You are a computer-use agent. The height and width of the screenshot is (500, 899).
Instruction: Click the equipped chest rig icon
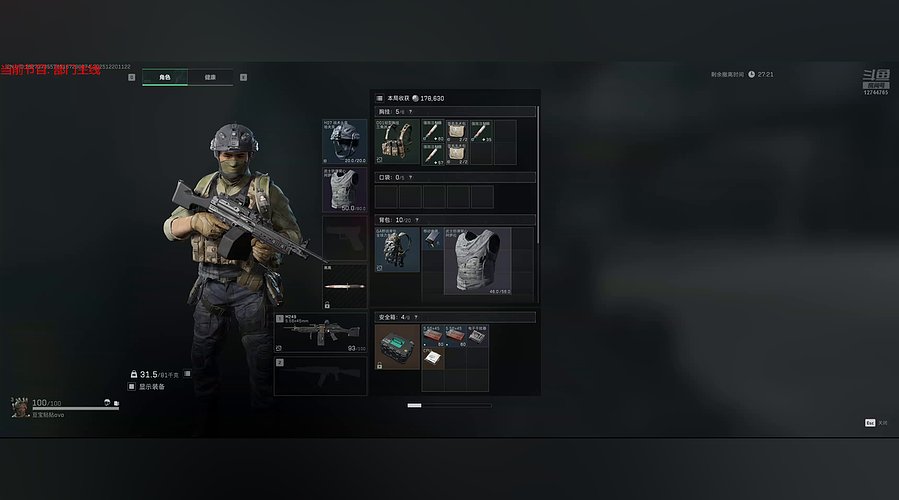(x=397, y=142)
